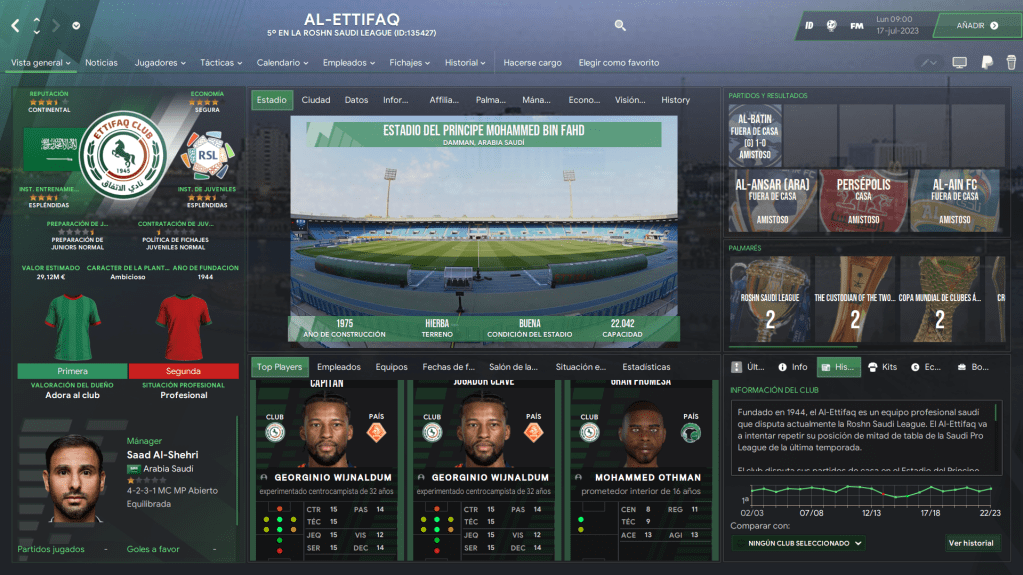The width and height of the screenshot is (1023, 575).
Task: Show the Estadísticas tab
Action: click(x=646, y=367)
